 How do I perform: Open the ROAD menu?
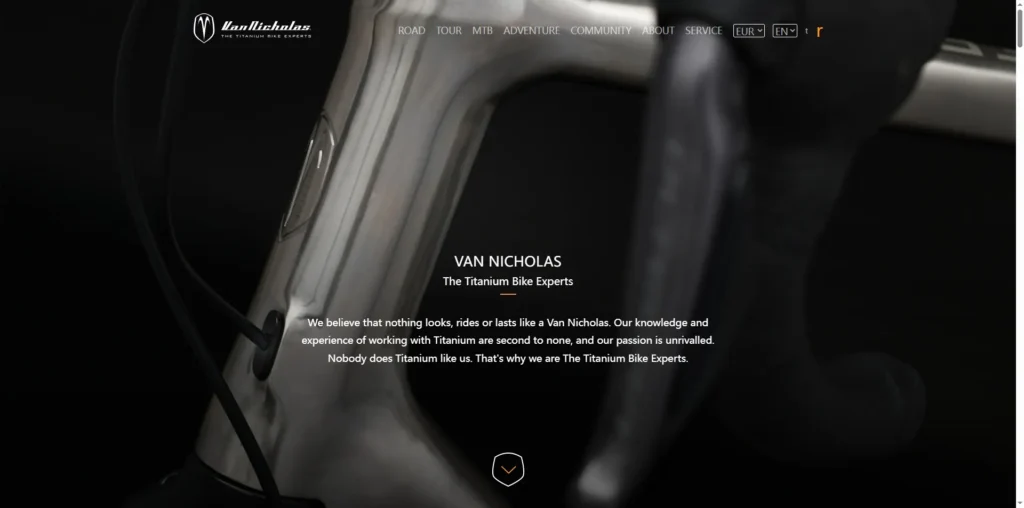[x=411, y=31]
